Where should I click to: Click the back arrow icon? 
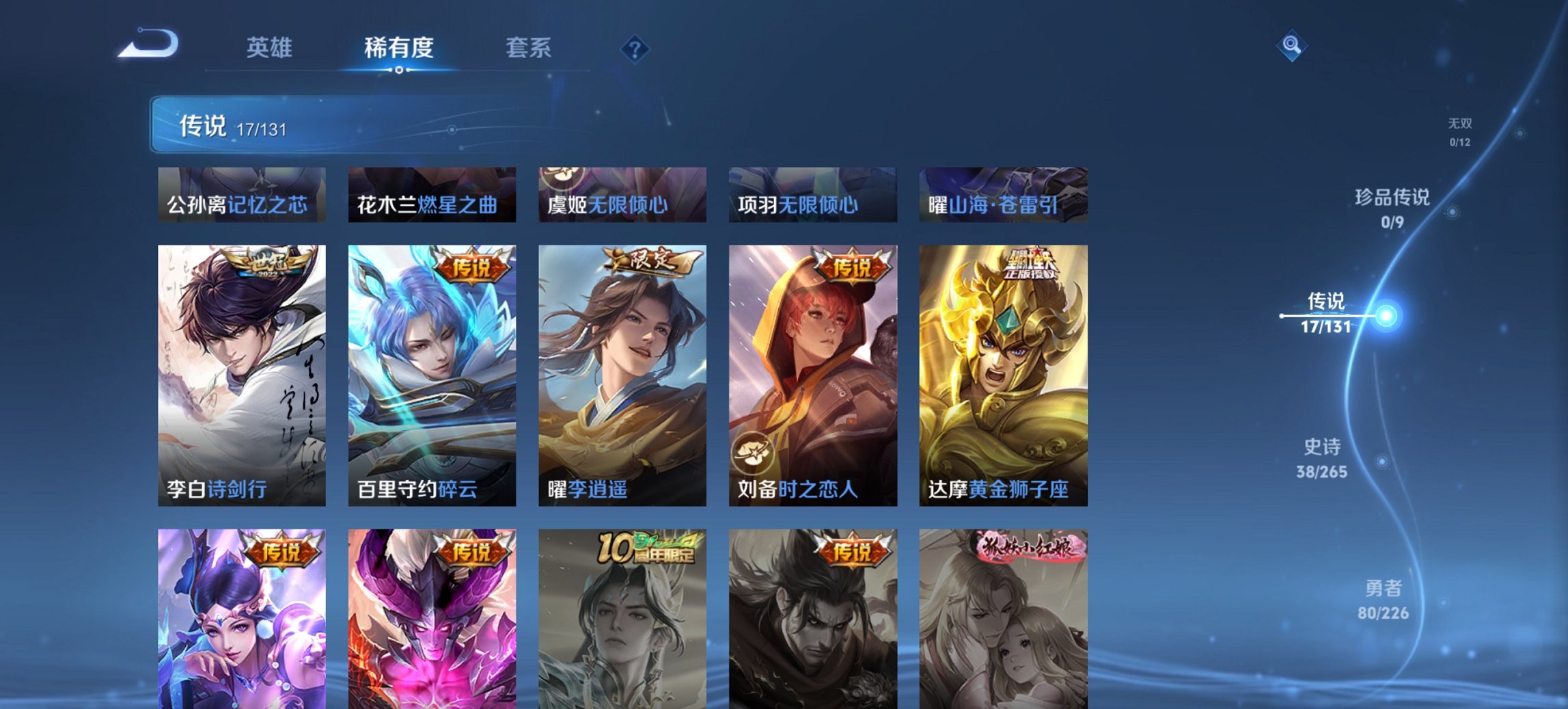pos(147,43)
